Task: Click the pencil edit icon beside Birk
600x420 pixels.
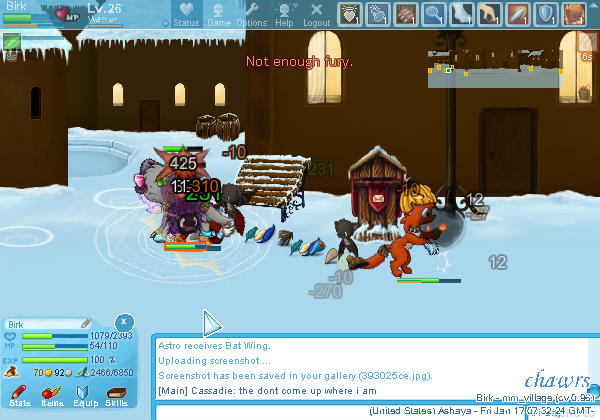Action: [x=85, y=324]
